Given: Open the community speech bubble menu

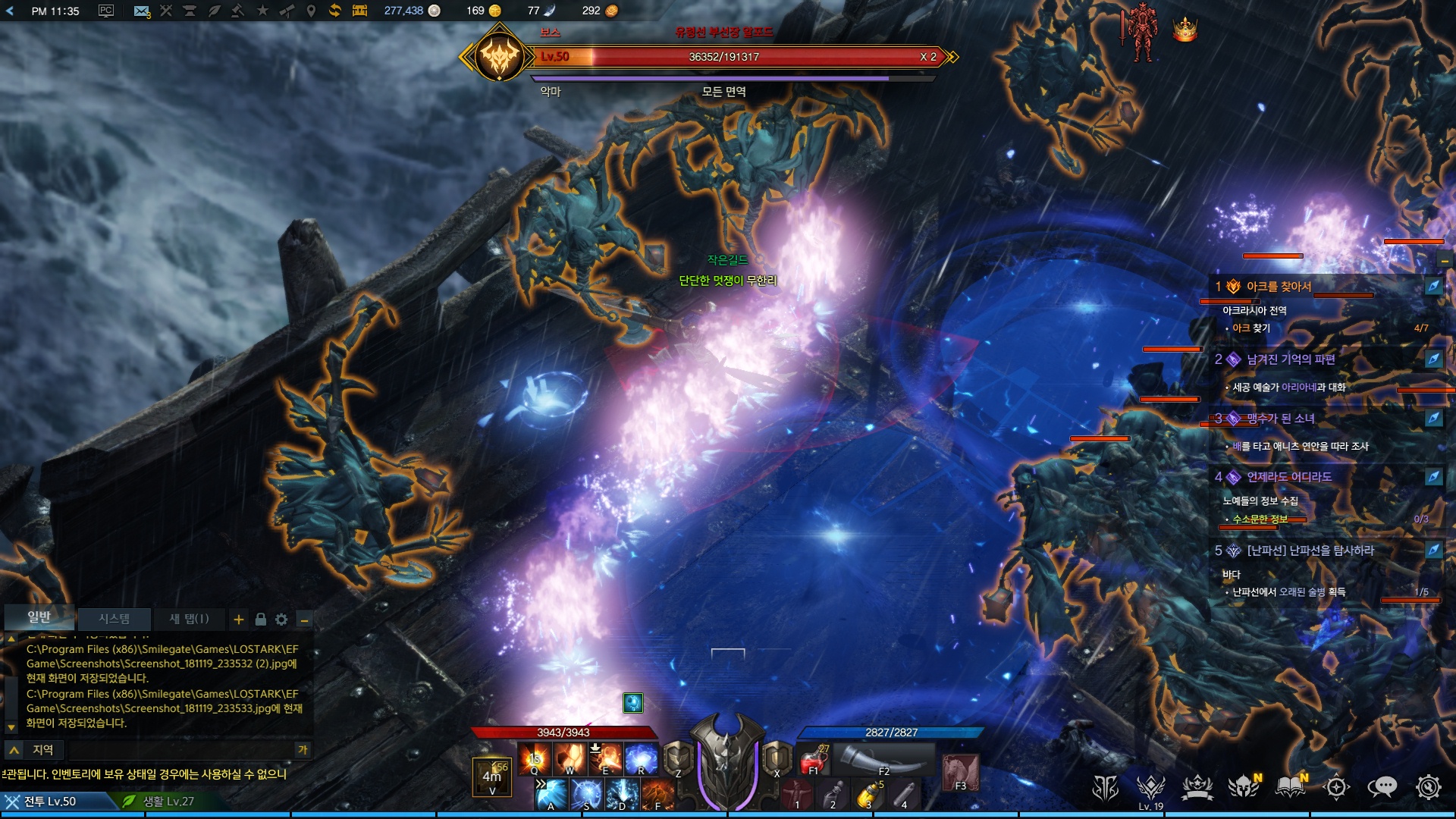Looking at the screenshot, I should [x=1382, y=787].
